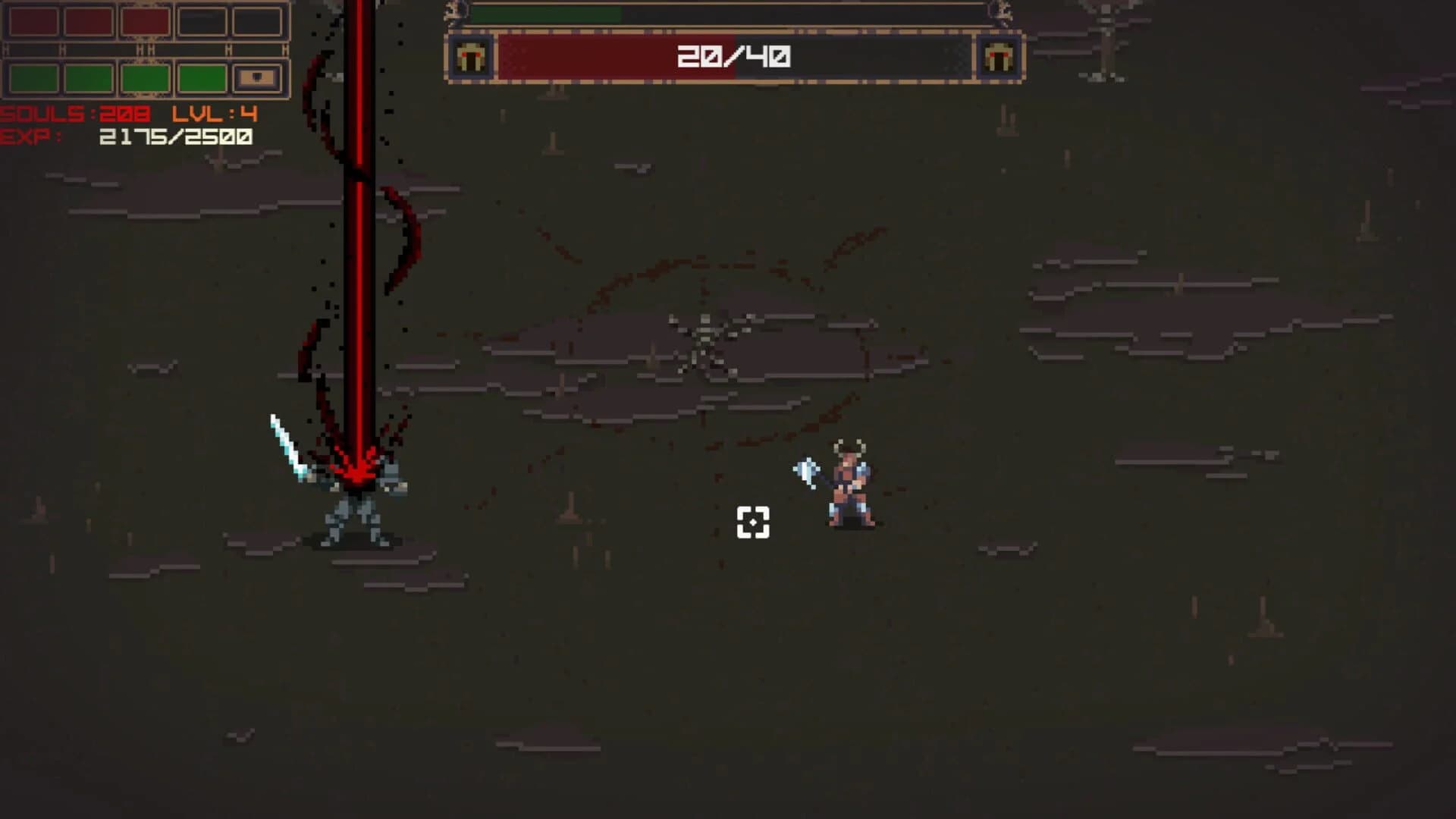1456x819 pixels.
Task: Open the EXP 2175/2500 readout
Action: point(129,138)
